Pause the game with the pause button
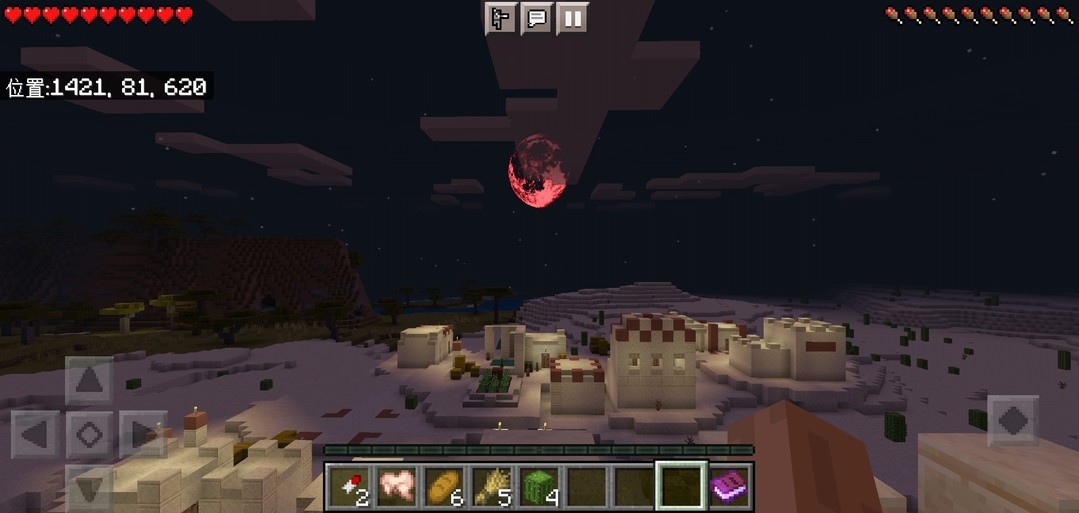The width and height of the screenshot is (1079, 513). coord(572,19)
